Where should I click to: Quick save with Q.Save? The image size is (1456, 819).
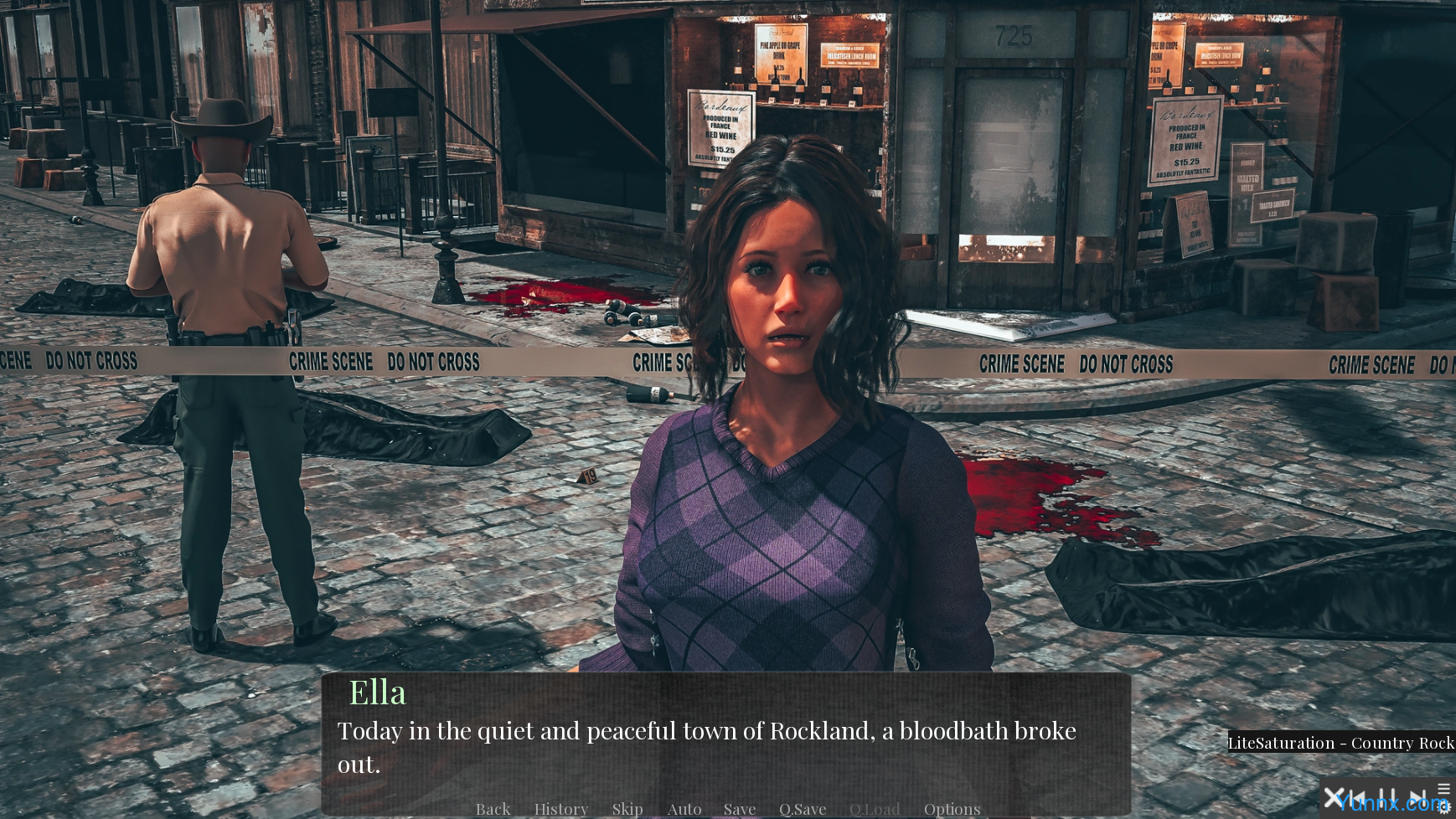pos(803,809)
